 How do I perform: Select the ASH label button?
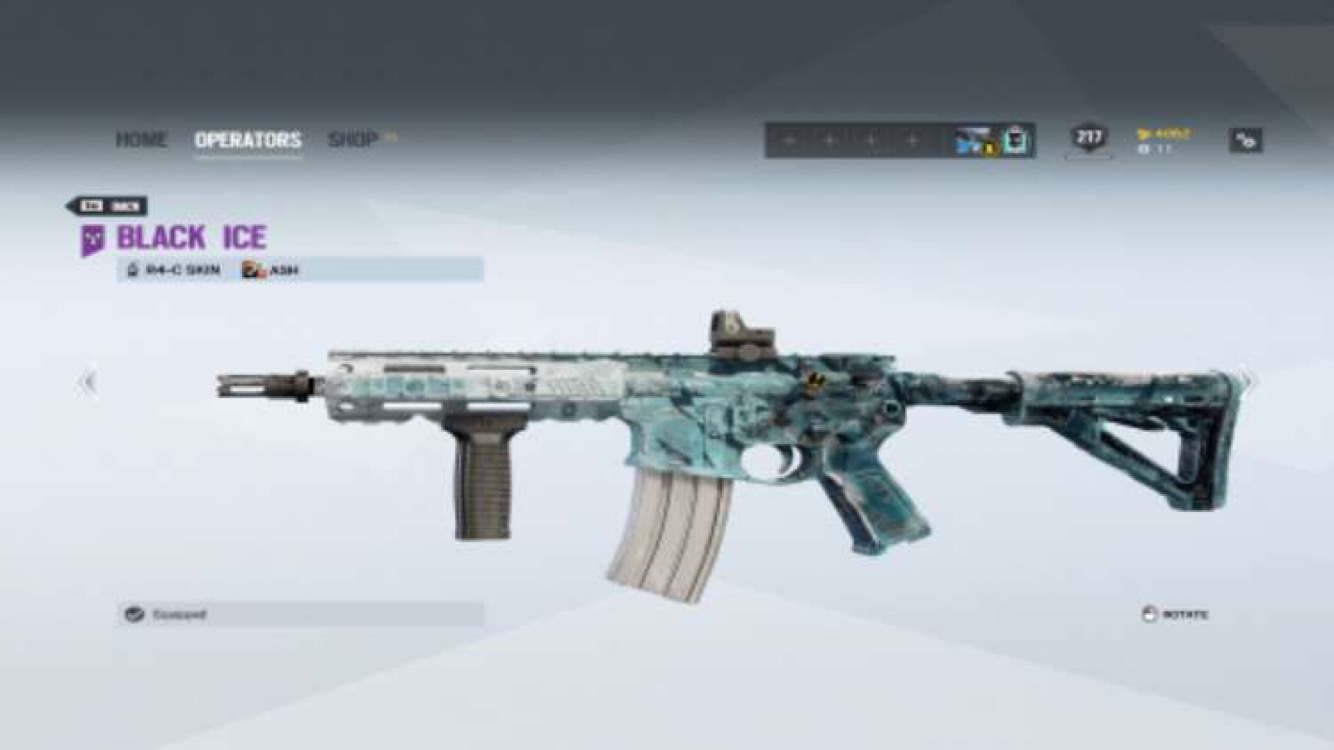coord(282,270)
